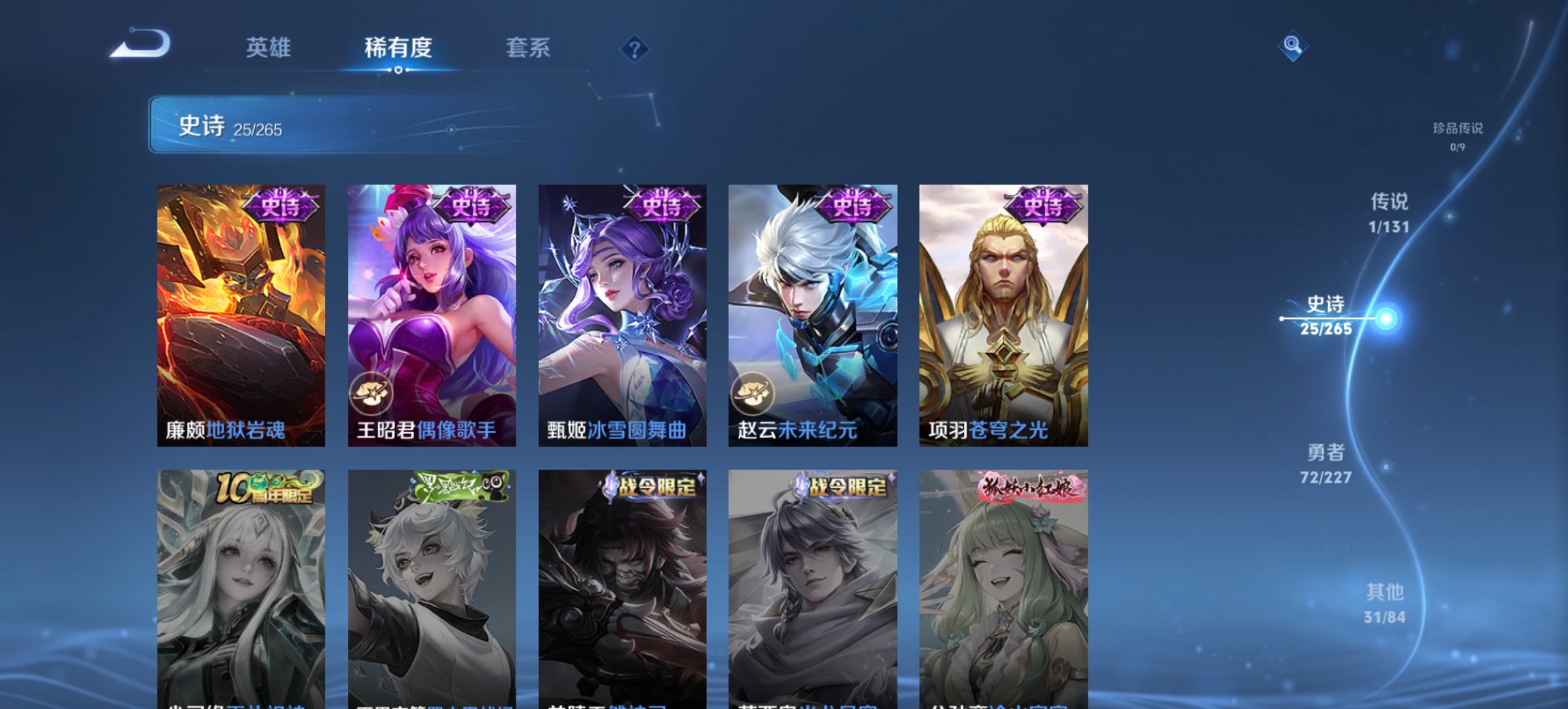Click the question mark help icon
This screenshot has width=1568, height=709.
[634, 49]
